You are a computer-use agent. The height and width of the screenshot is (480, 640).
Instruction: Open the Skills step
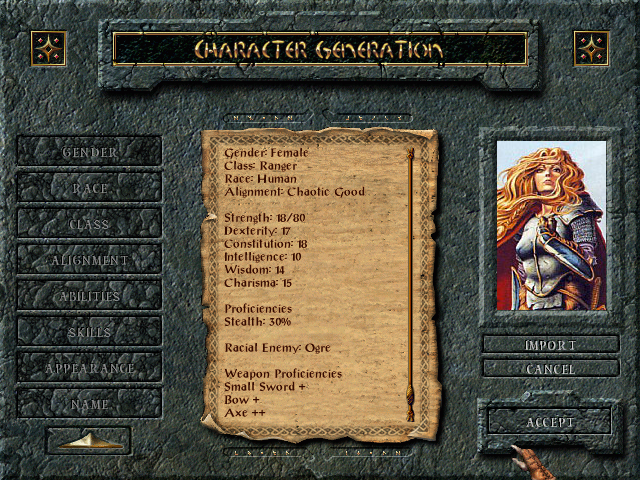[89, 332]
